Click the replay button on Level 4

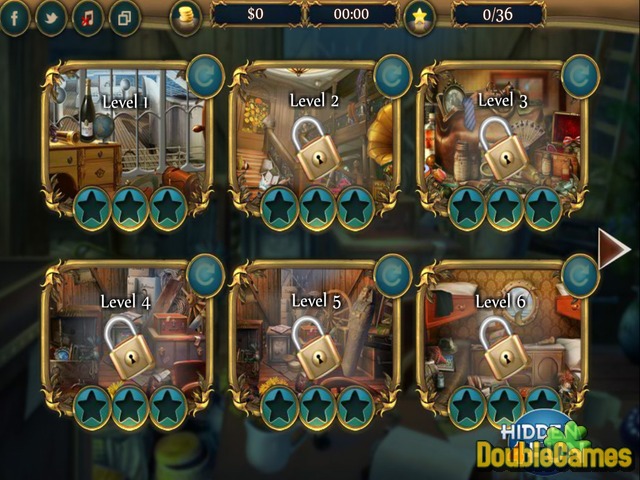tap(205, 275)
